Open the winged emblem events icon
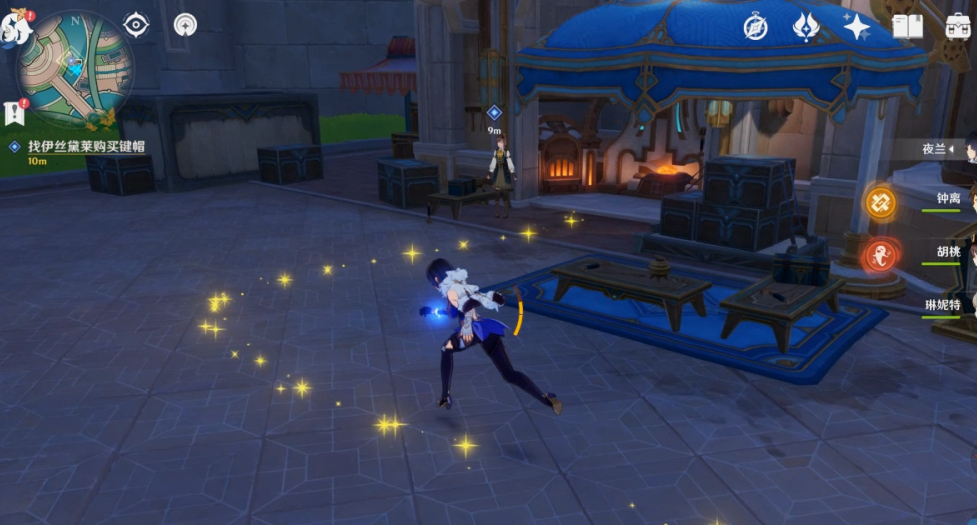The image size is (977, 525). click(805, 27)
